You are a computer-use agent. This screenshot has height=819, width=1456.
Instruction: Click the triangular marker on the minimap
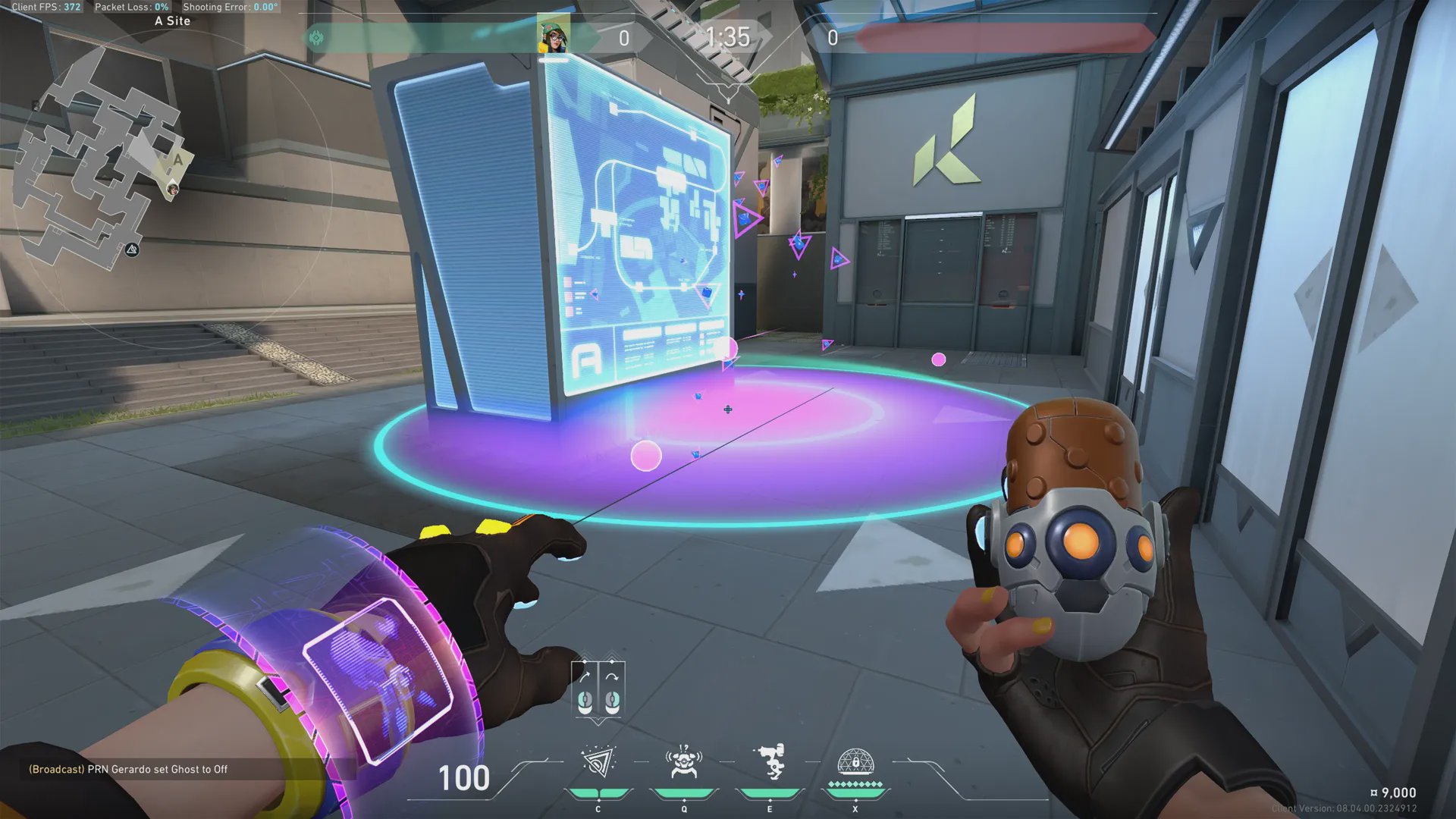[132, 249]
